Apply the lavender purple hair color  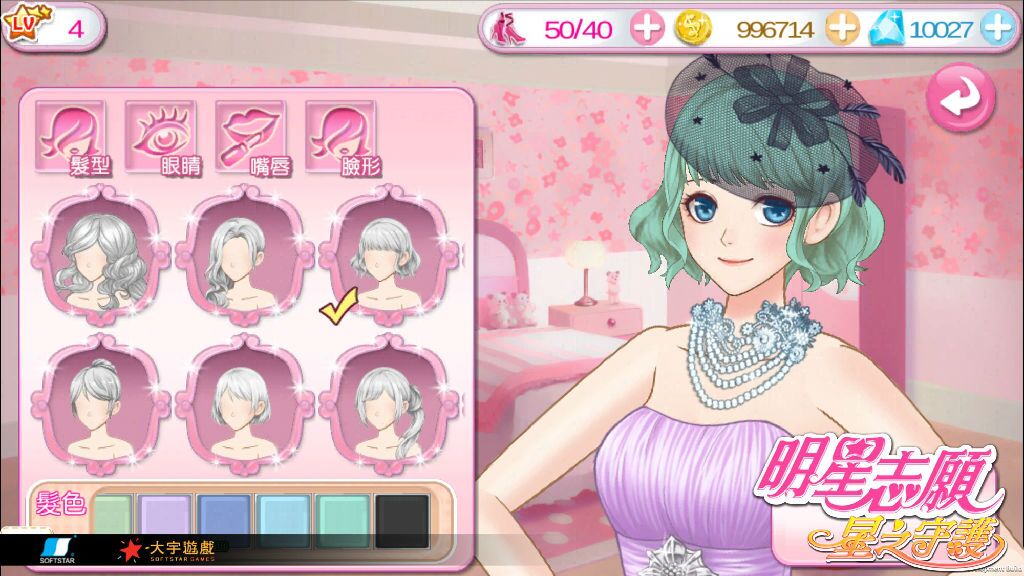166,518
